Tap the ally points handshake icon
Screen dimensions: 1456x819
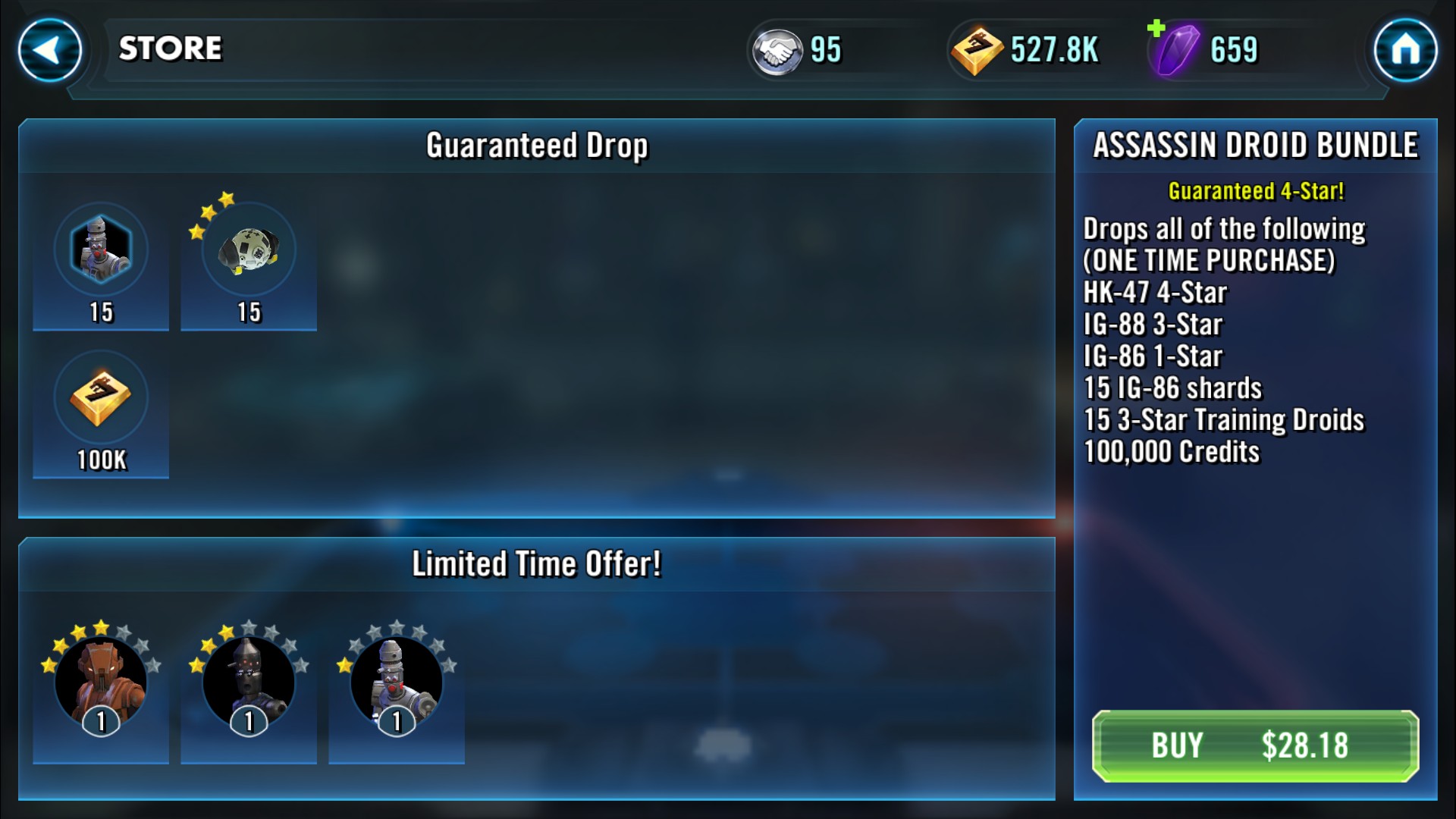tap(777, 51)
